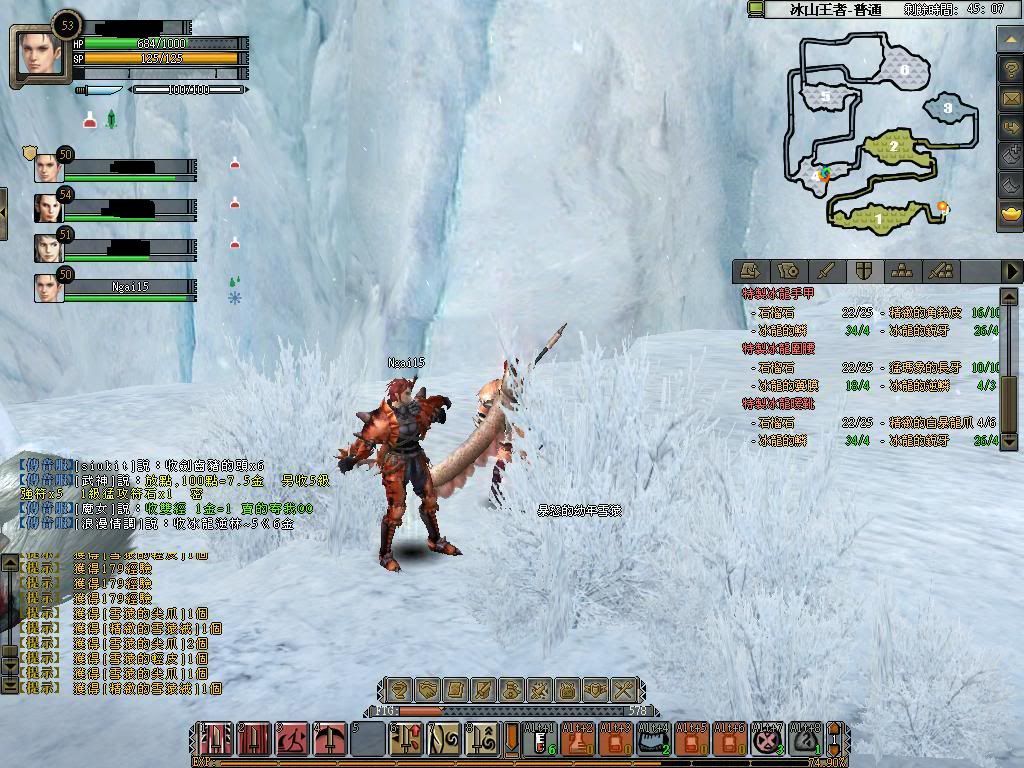Image resolution: width=1024 pixels, height=768 pixels.
Task: Switch to the sword weapon tab
Action: point(825,271)
